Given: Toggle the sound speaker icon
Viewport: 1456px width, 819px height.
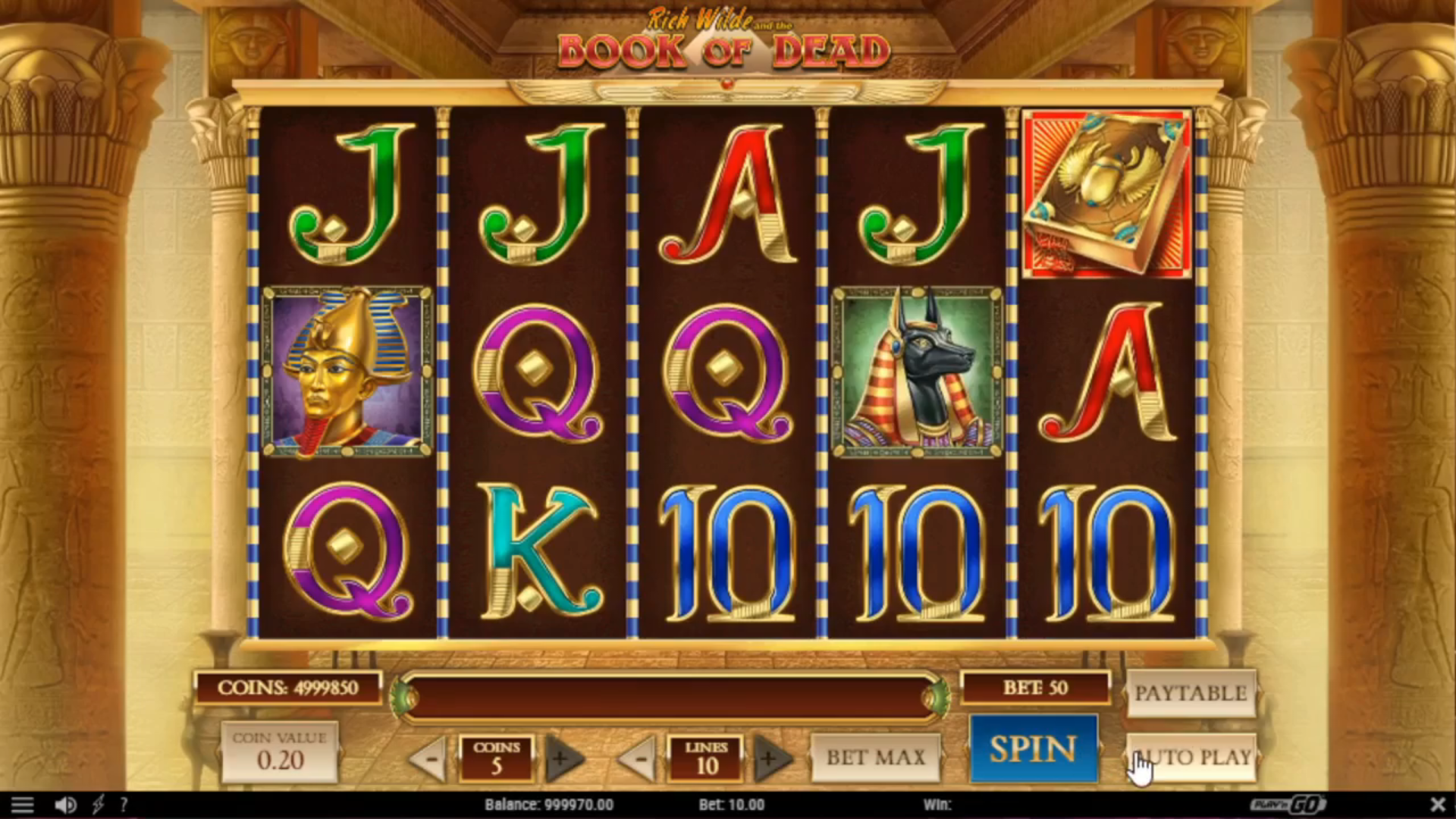Looking at the screenshot, I should click(x=66, y=805).
